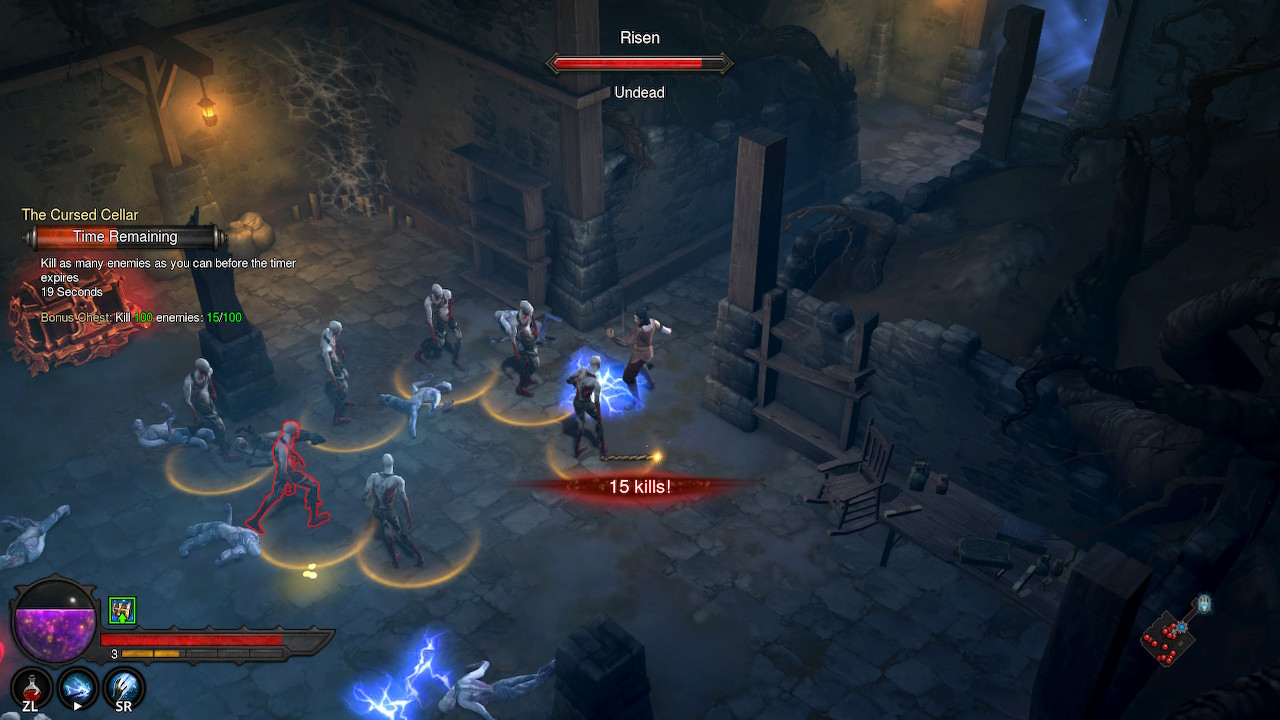Use the red health potion icon
Viewport: 1280px width, 720px height.
click(33, 687)
